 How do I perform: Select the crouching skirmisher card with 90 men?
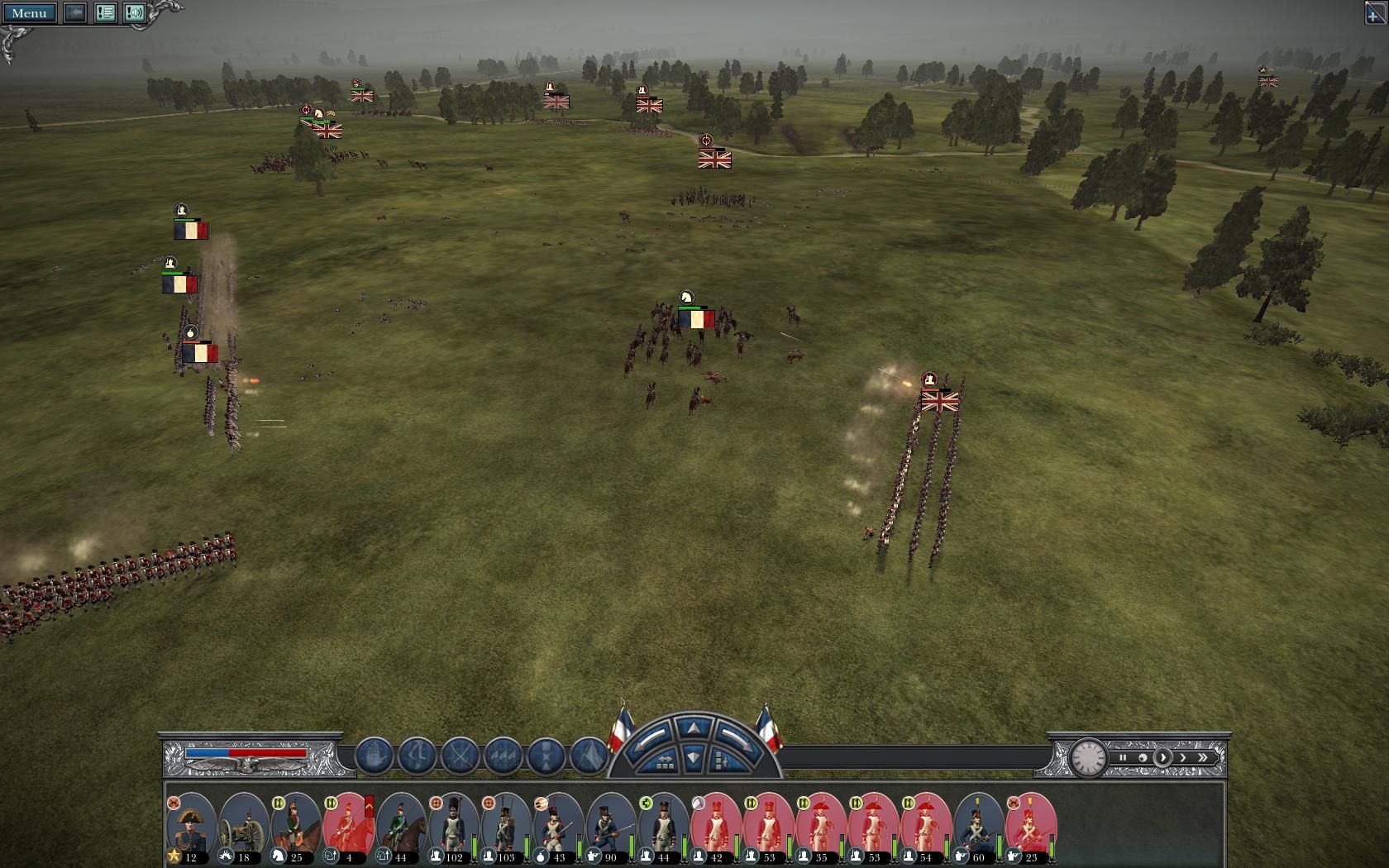click(611, 827)
